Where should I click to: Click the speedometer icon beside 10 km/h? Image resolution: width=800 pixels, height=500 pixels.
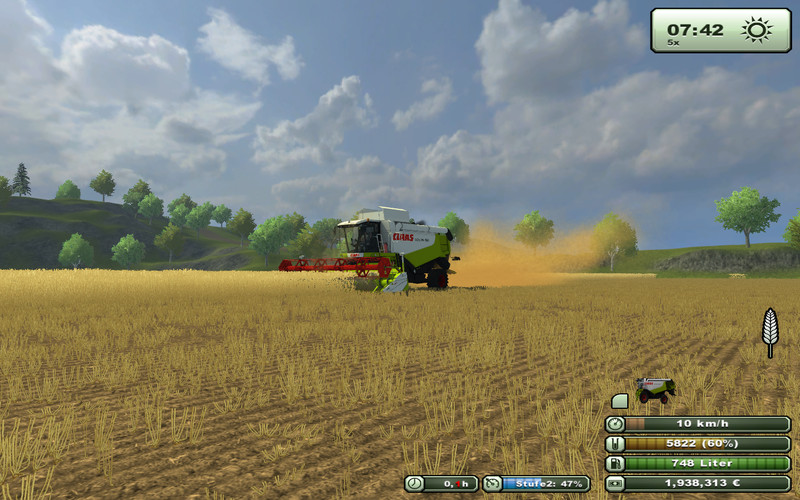coord(615,424)
